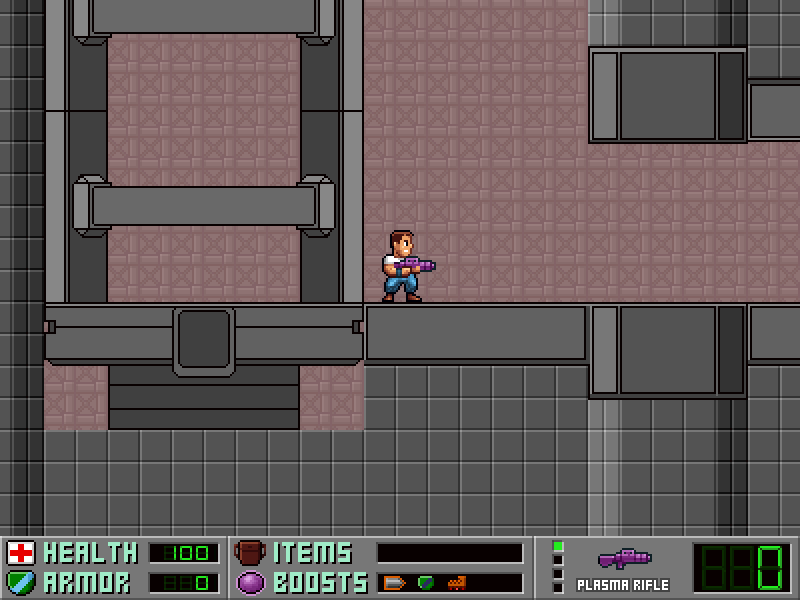Click the green shield boost icon
Viewport: 800px width, 600px height.
426,582
